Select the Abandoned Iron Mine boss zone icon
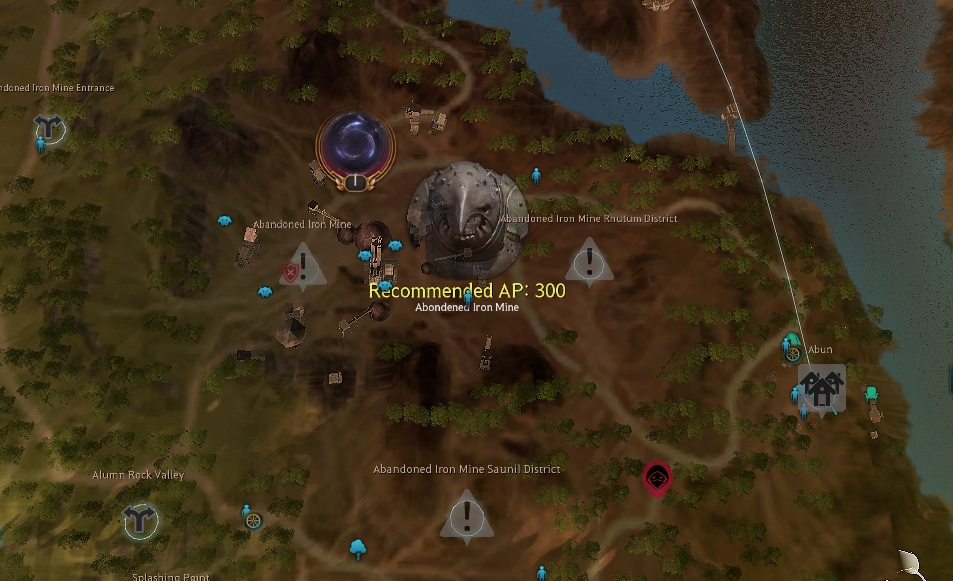 click(466, 218)
